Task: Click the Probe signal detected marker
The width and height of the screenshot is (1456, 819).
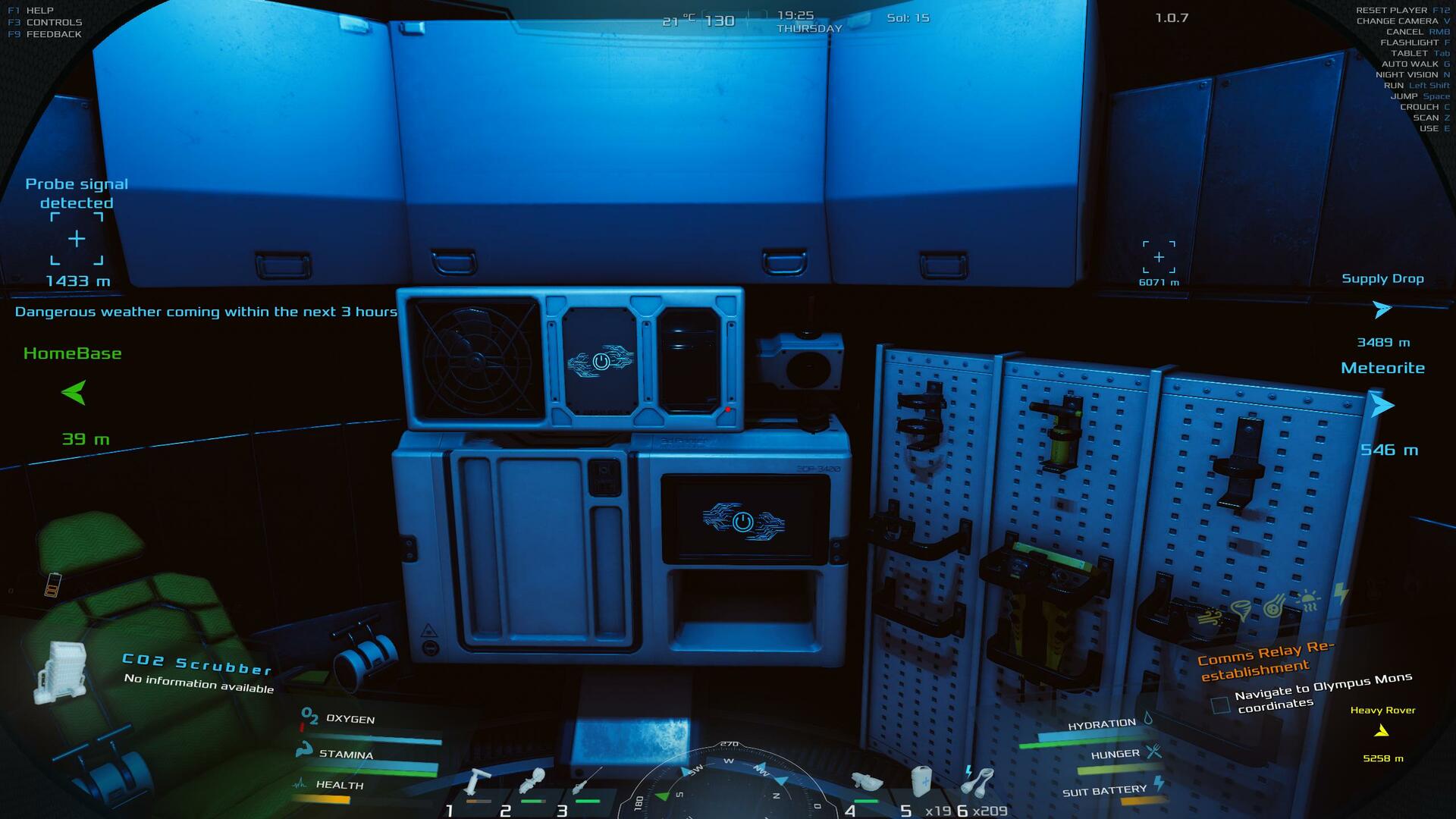Action: tap(77, 239)
